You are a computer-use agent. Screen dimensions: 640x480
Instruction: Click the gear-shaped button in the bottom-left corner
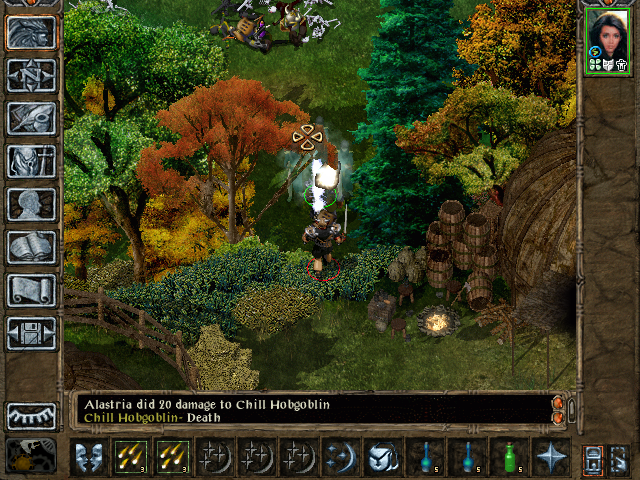31,456
